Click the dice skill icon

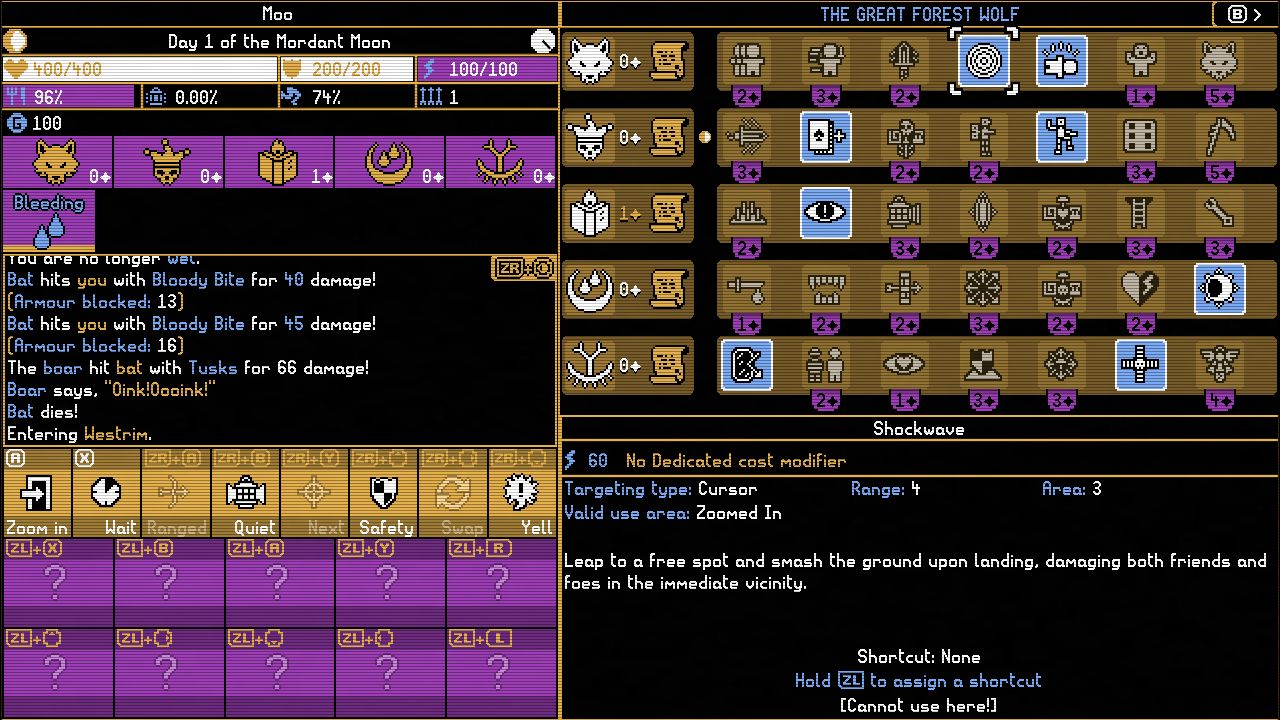(x=1140, y=137)
